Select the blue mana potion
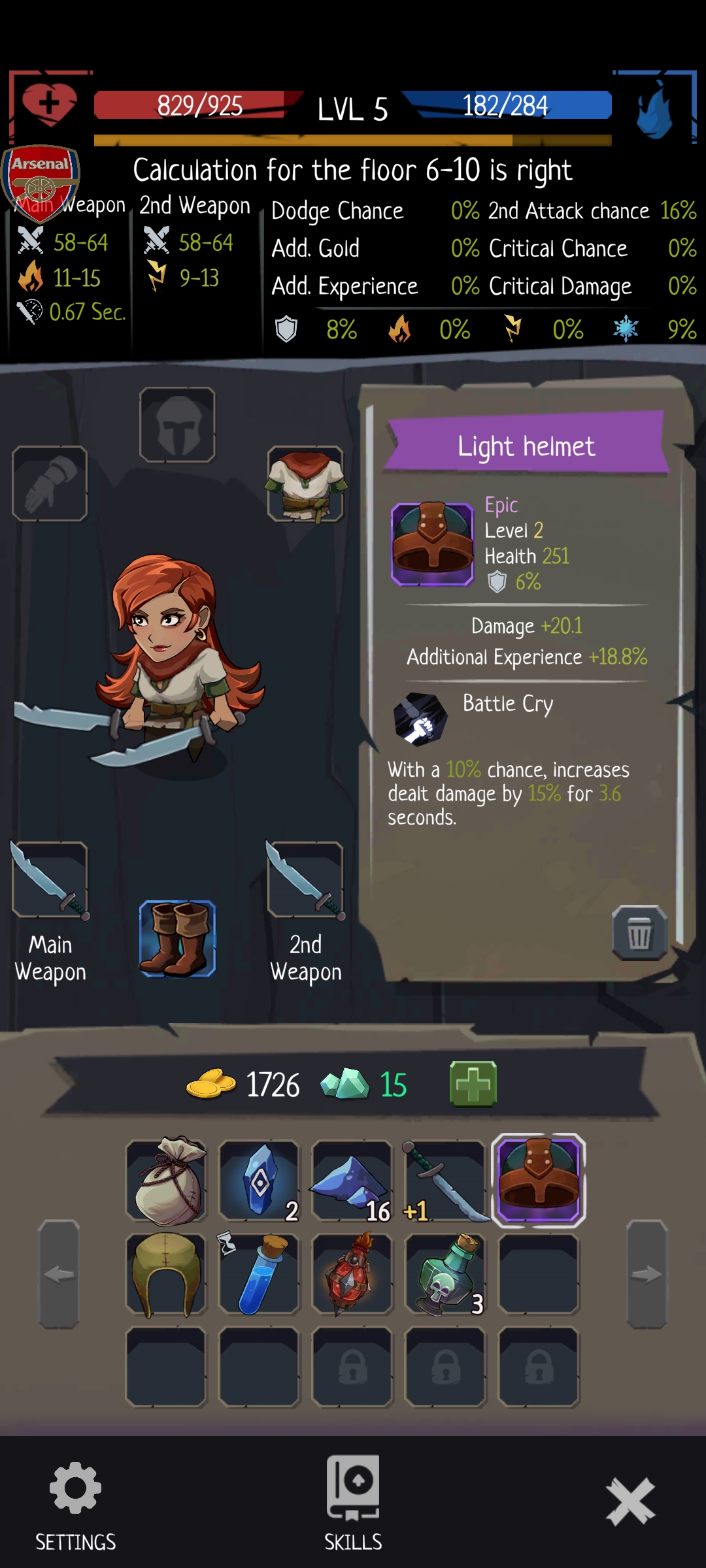Image resolution: width=706 pixels, height=1568 pixels. (x=260, y=1274)
